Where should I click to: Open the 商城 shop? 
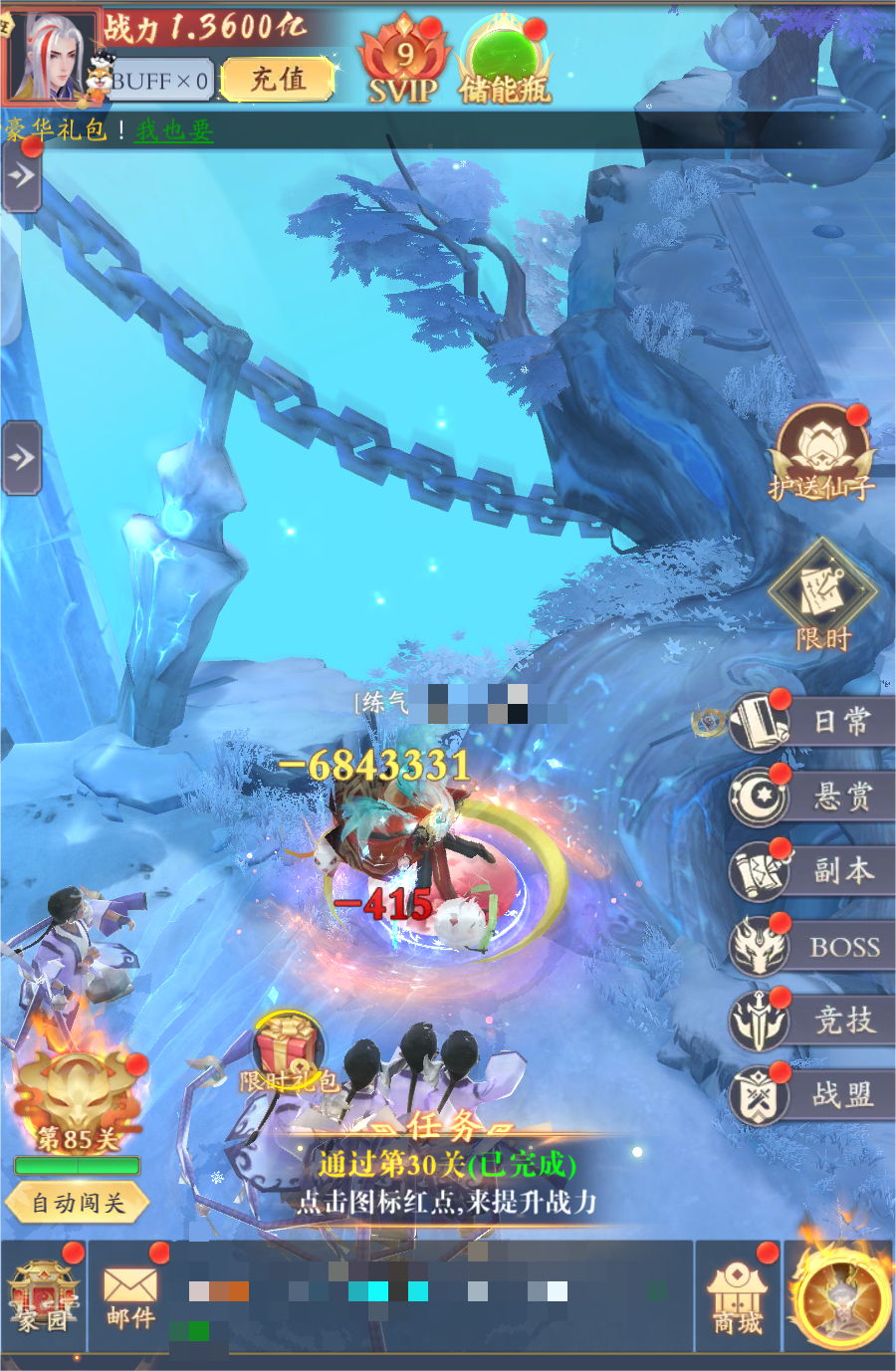738,1296
